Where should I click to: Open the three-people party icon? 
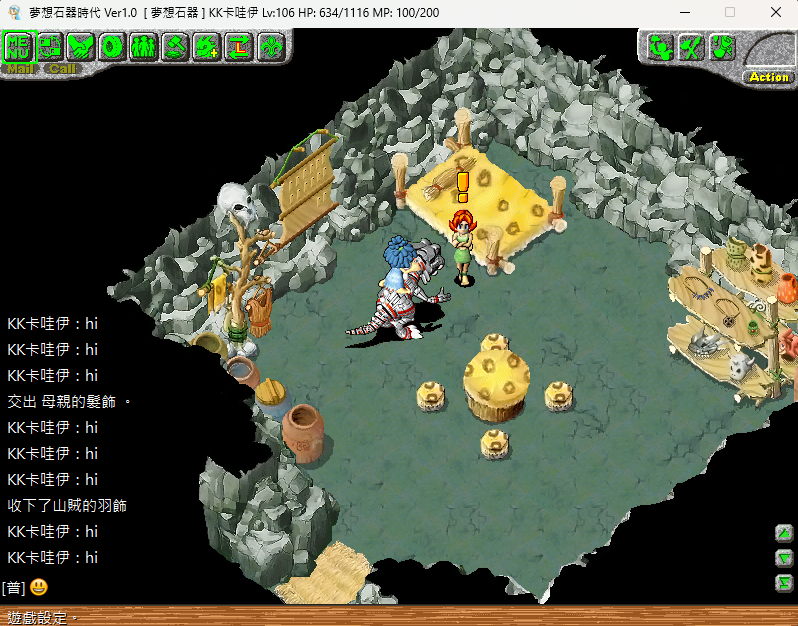[x=143, y=46]
